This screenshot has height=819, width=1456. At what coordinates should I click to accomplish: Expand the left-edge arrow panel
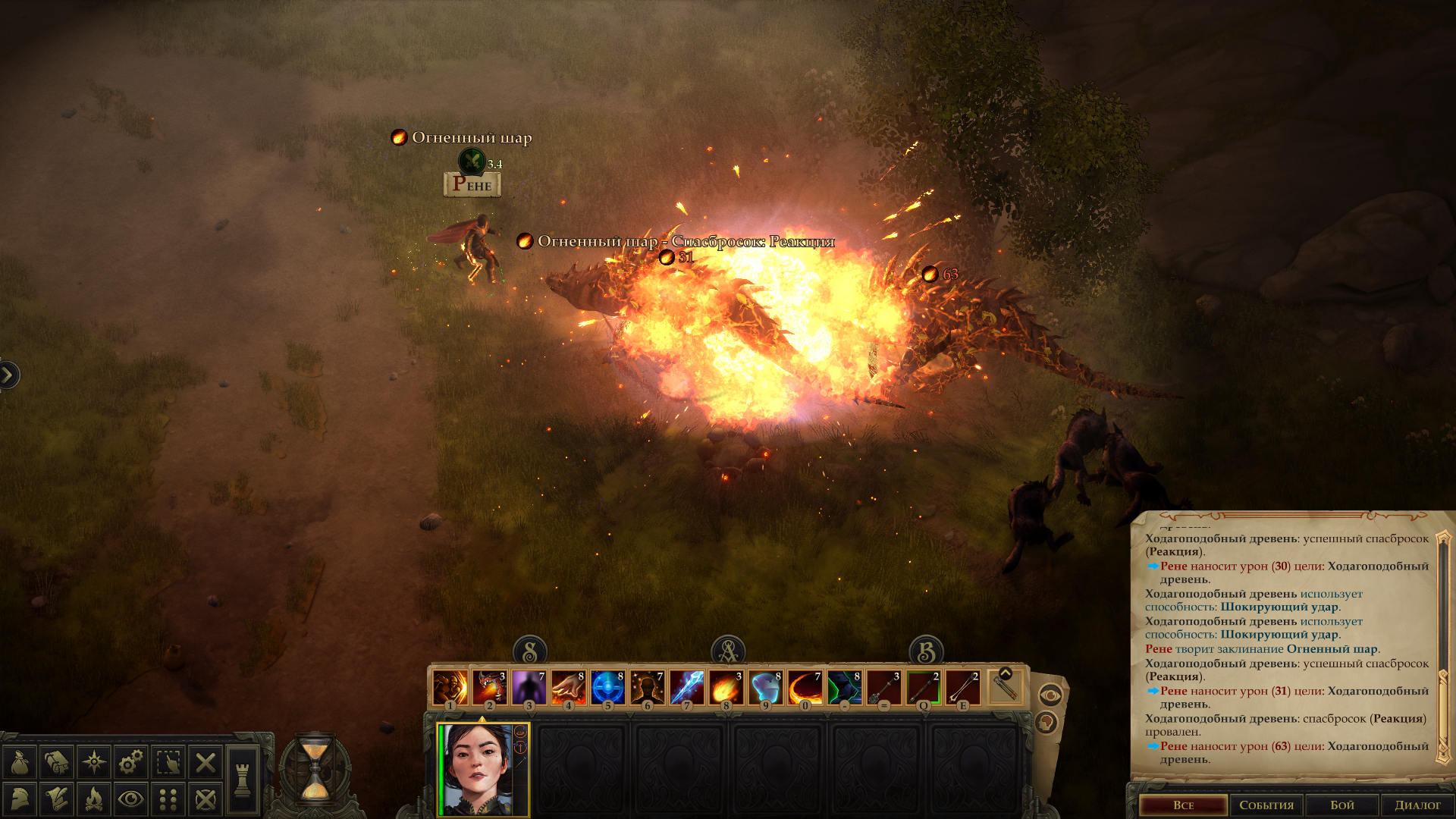8,375
